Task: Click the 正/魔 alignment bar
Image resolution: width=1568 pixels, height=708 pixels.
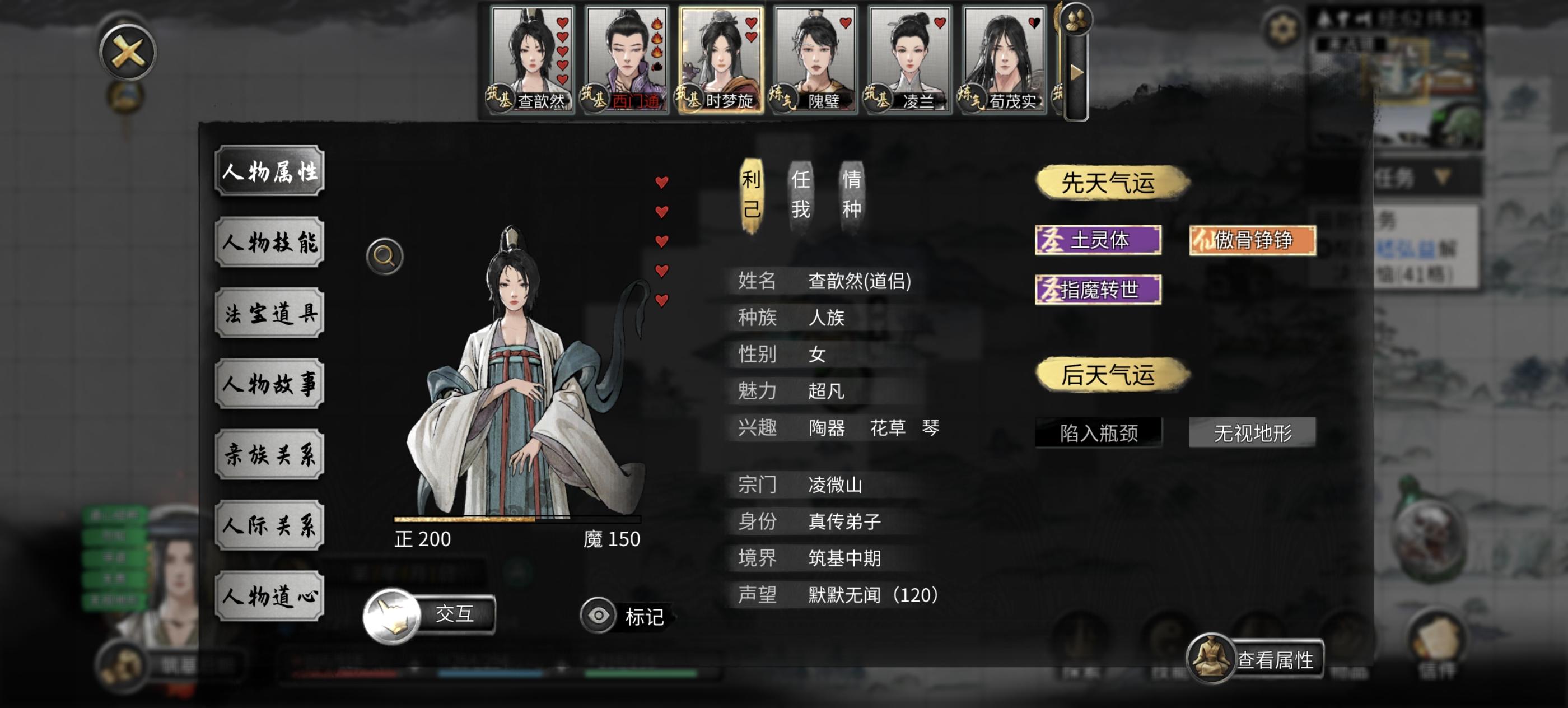Action: coord(517,519)
